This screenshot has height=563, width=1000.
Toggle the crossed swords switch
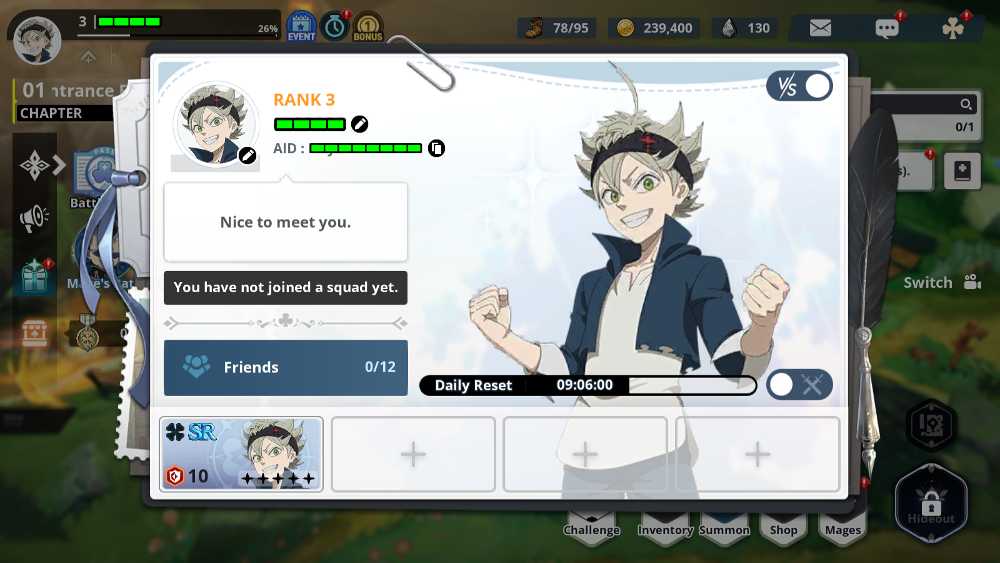coord(799,384)
